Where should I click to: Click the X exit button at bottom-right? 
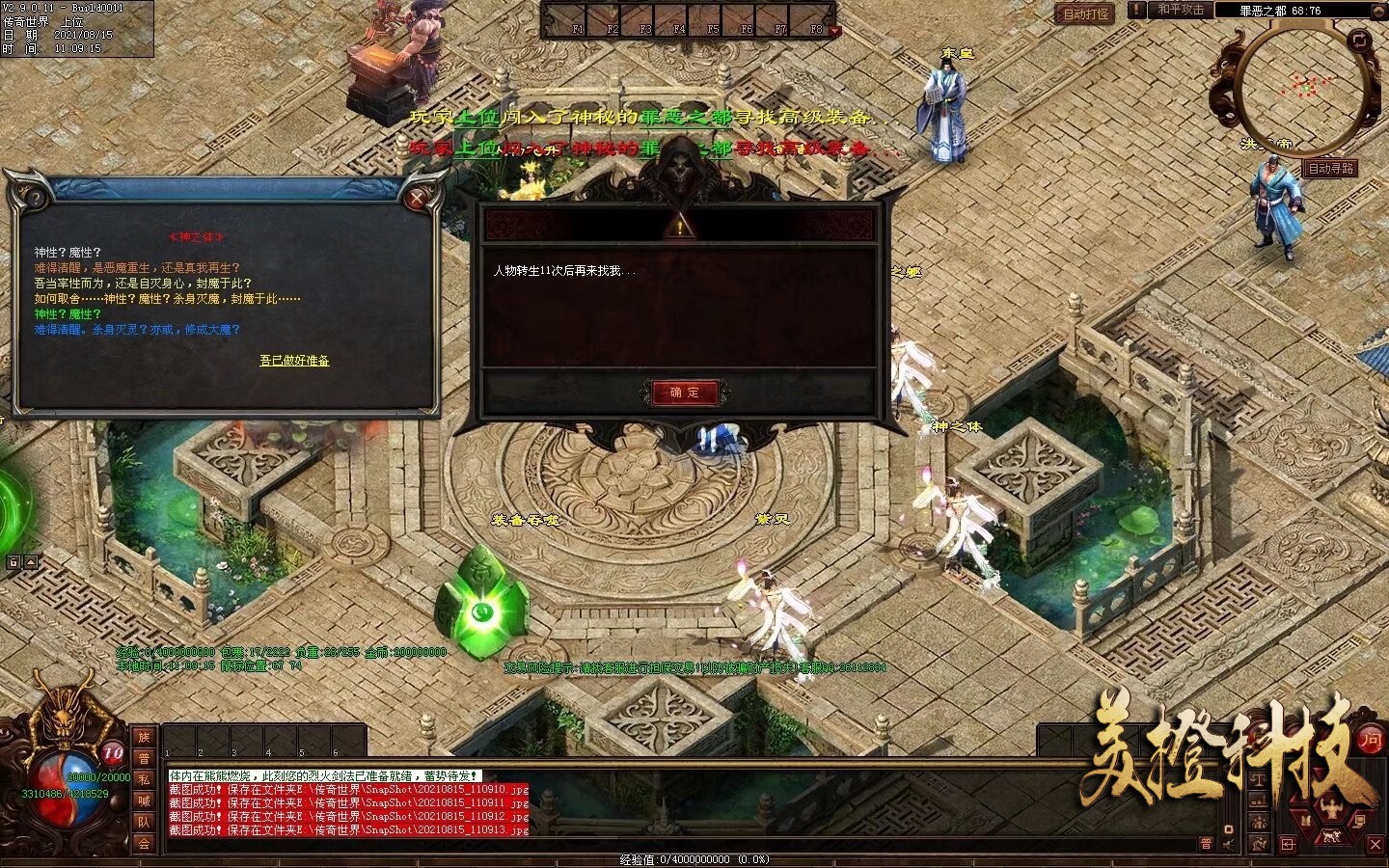[1374, 844]
